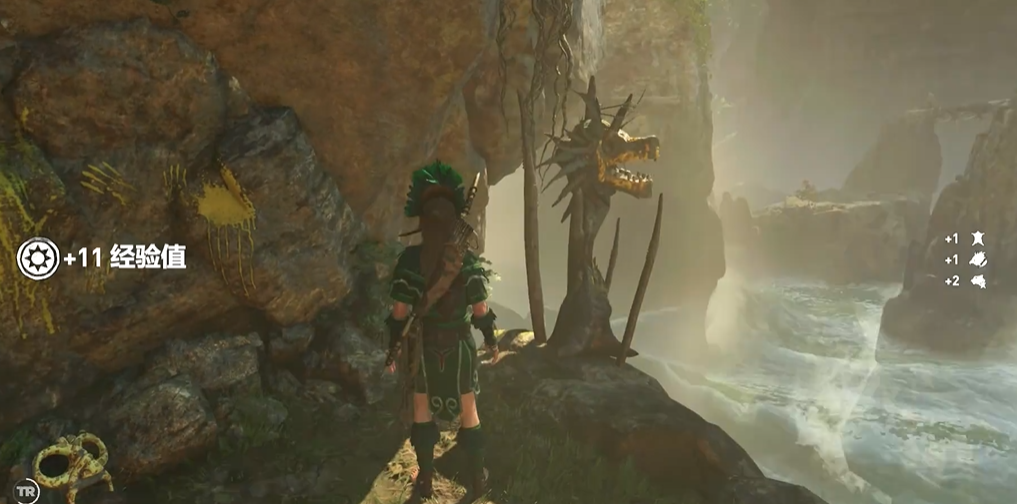Click the feather pickup icon
The height and width of the screenshot is (504, 1017).
tap(978, 260)
